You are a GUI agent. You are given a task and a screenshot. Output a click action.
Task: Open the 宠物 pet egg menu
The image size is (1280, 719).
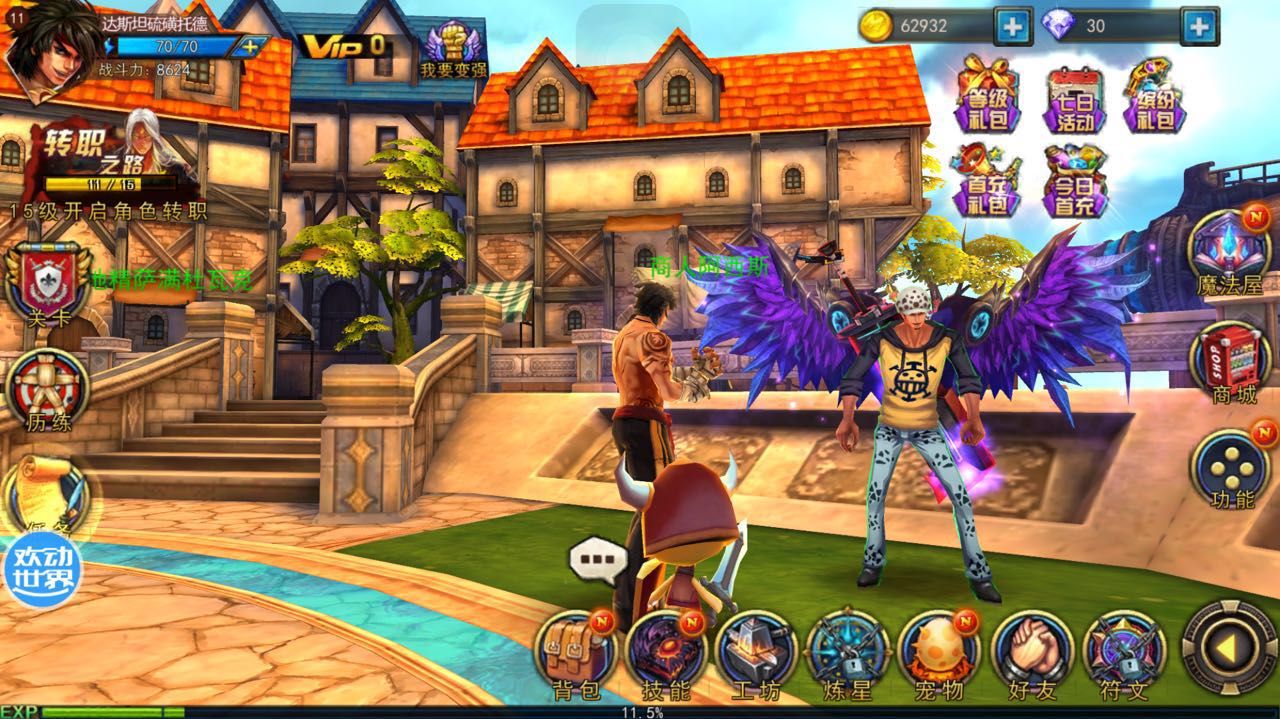(938, 654)
